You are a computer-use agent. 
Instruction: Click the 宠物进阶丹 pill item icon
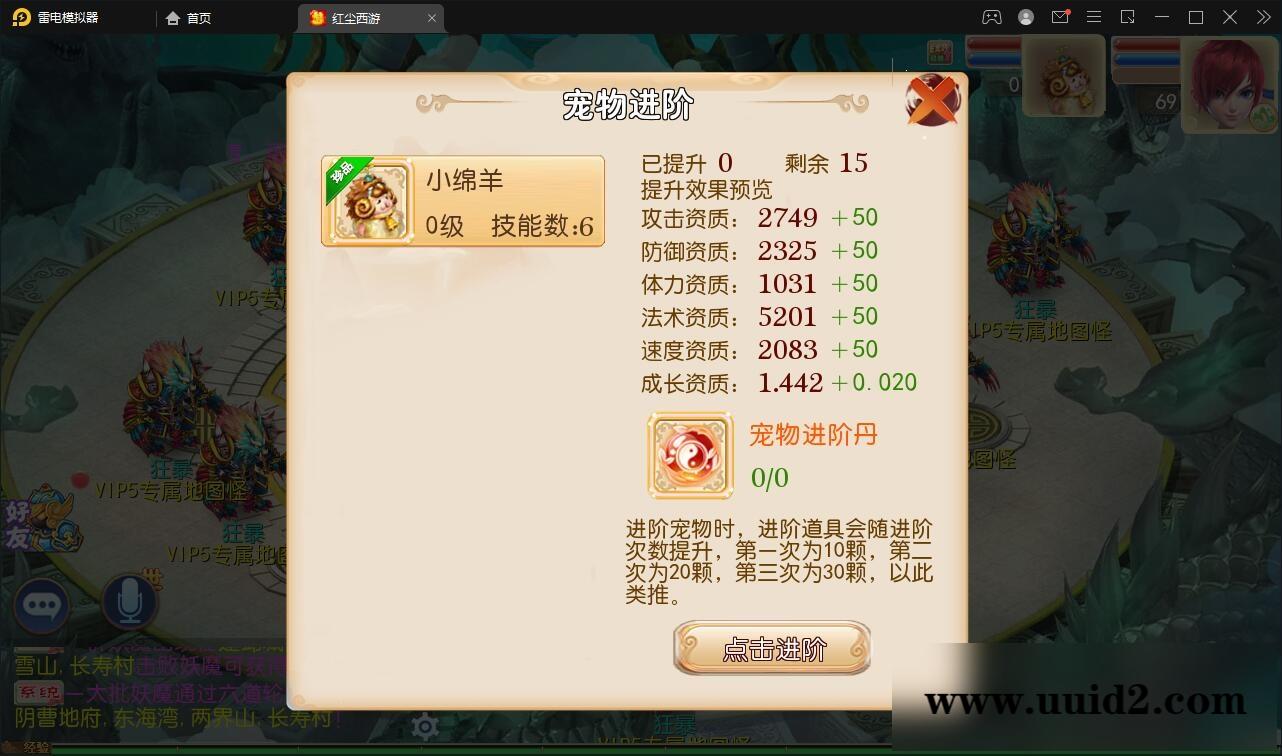coord(689,456)
